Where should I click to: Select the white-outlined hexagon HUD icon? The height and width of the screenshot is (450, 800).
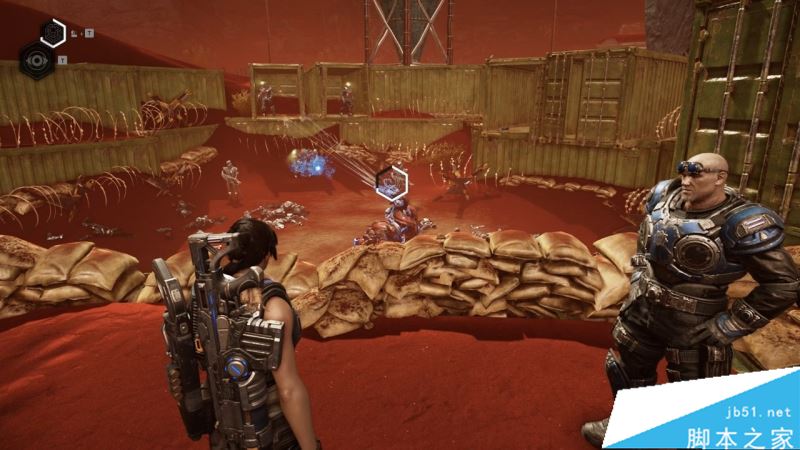[x=53, y=33]
